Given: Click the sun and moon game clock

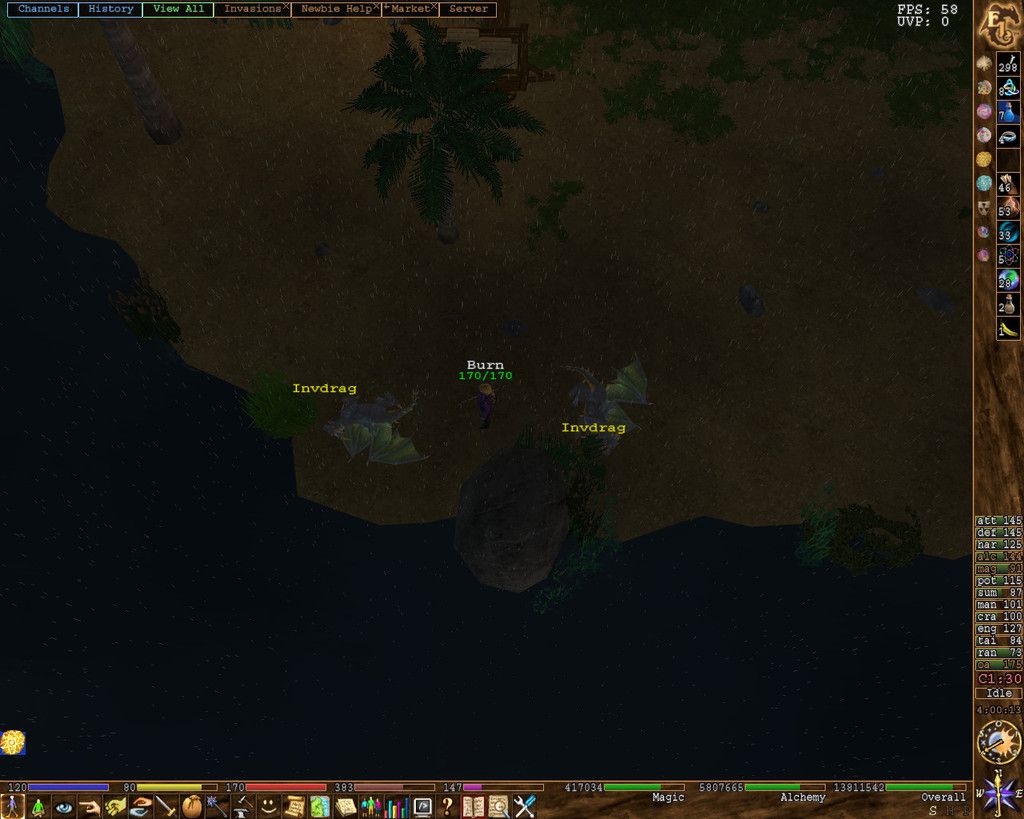Looking at the screenshot, I should [x=996, y=743].
